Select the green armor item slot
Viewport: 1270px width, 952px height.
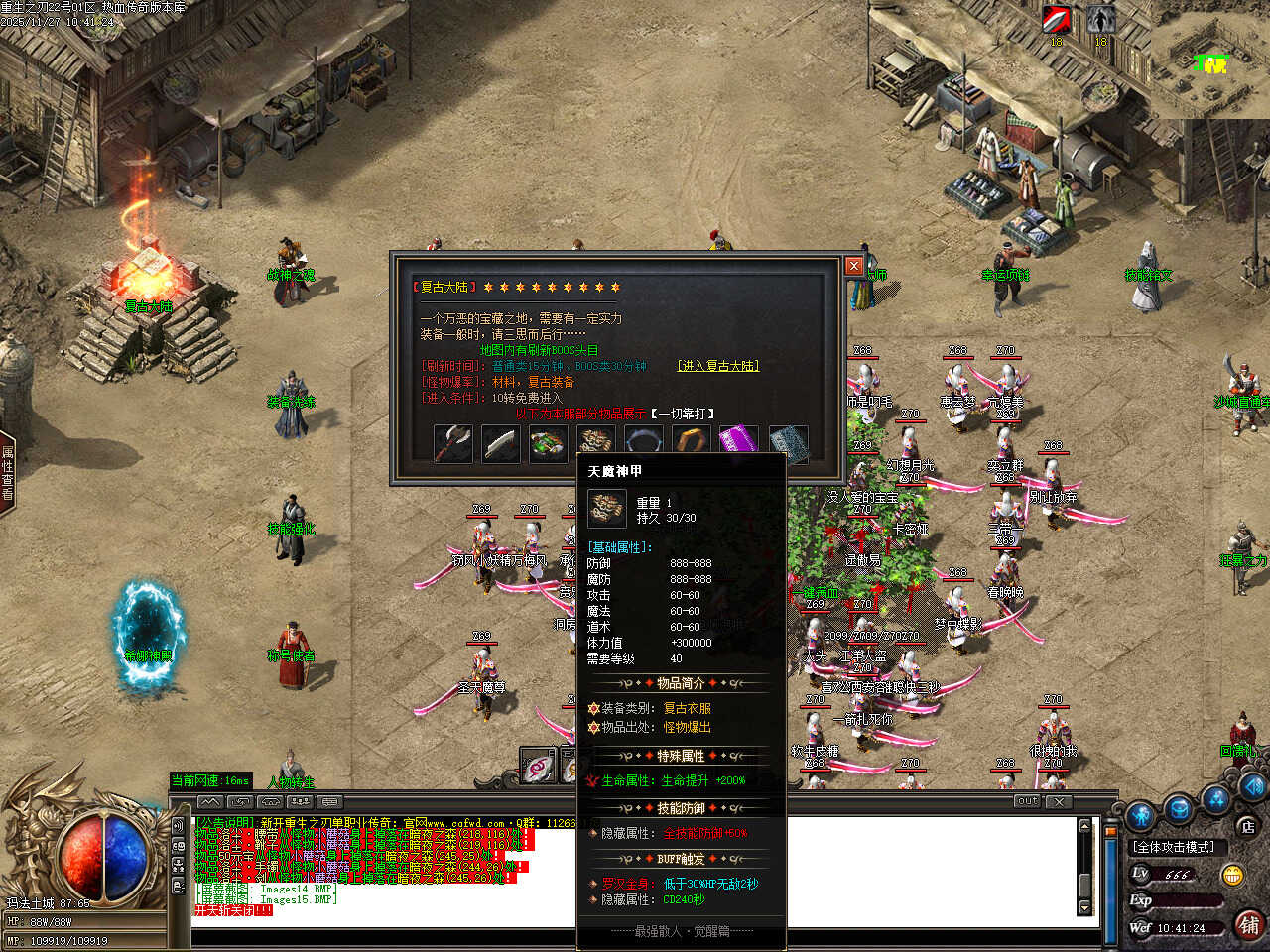coord(548,443)
